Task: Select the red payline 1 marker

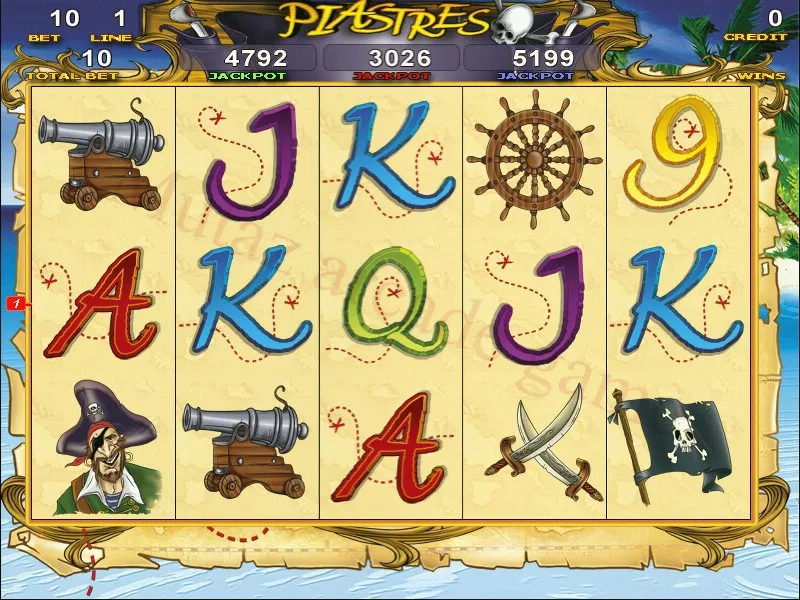Action: pos(17,302)
